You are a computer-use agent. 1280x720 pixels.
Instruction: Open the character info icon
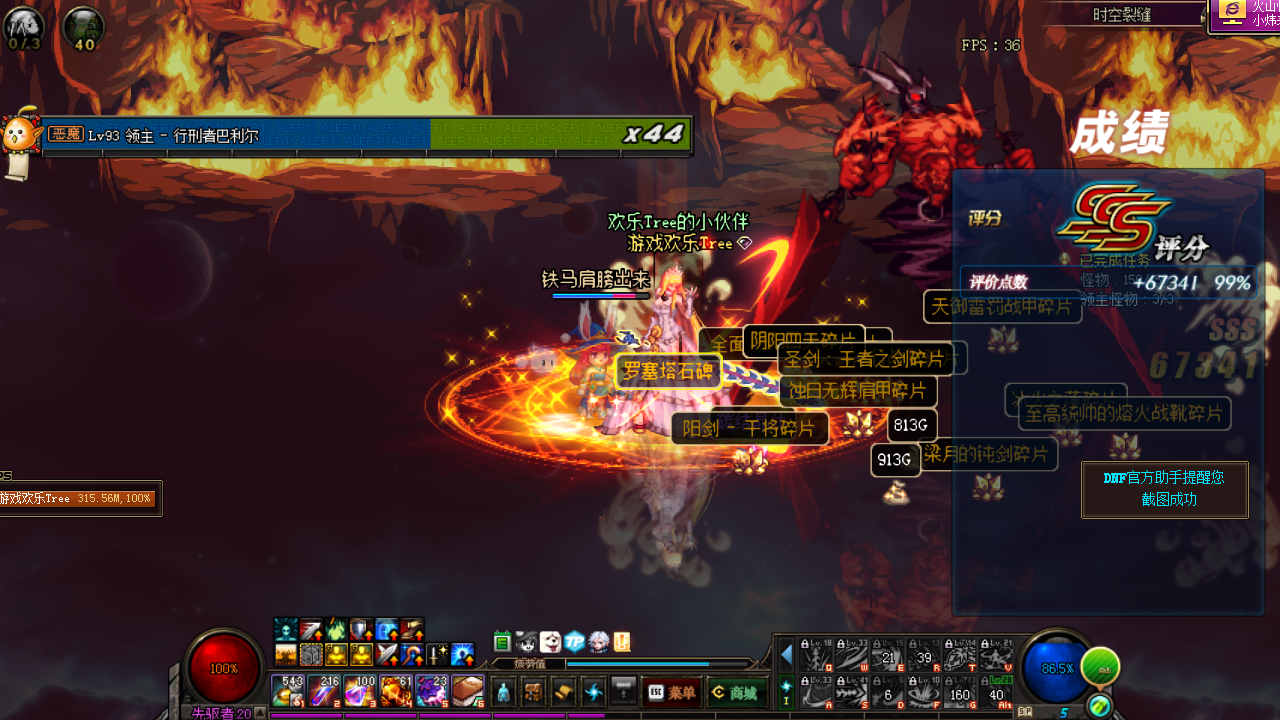pyautogui.click(x=503, y=692)
